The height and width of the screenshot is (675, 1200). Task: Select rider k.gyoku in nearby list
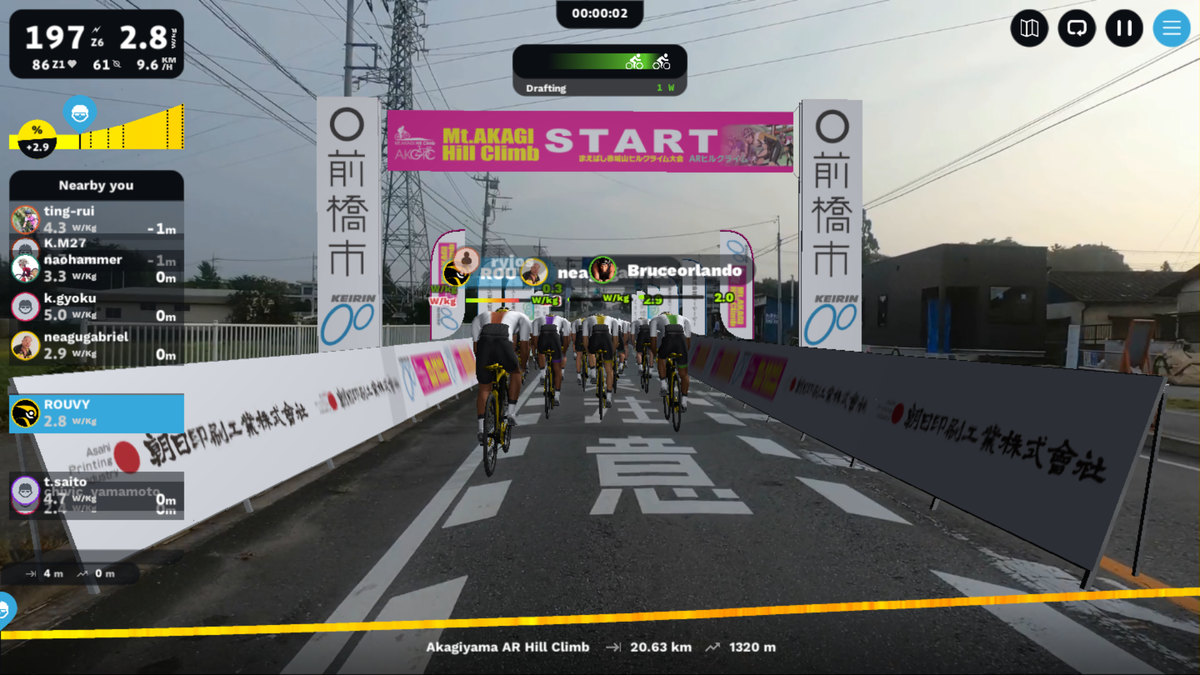(96, 307)
